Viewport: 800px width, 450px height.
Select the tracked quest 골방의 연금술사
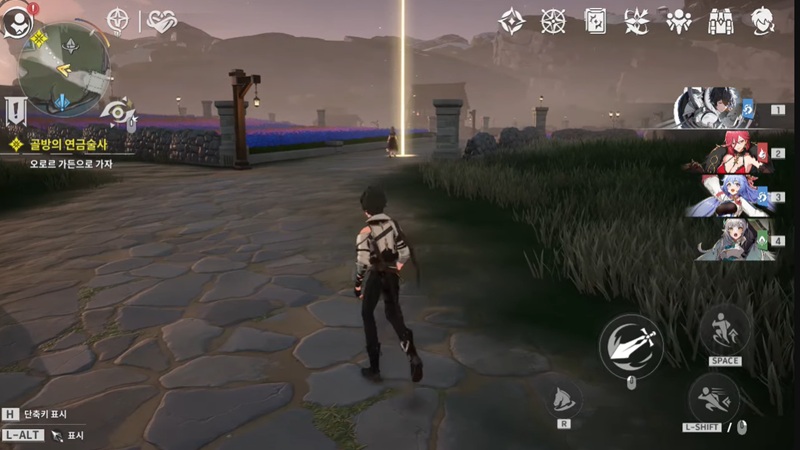58,146
